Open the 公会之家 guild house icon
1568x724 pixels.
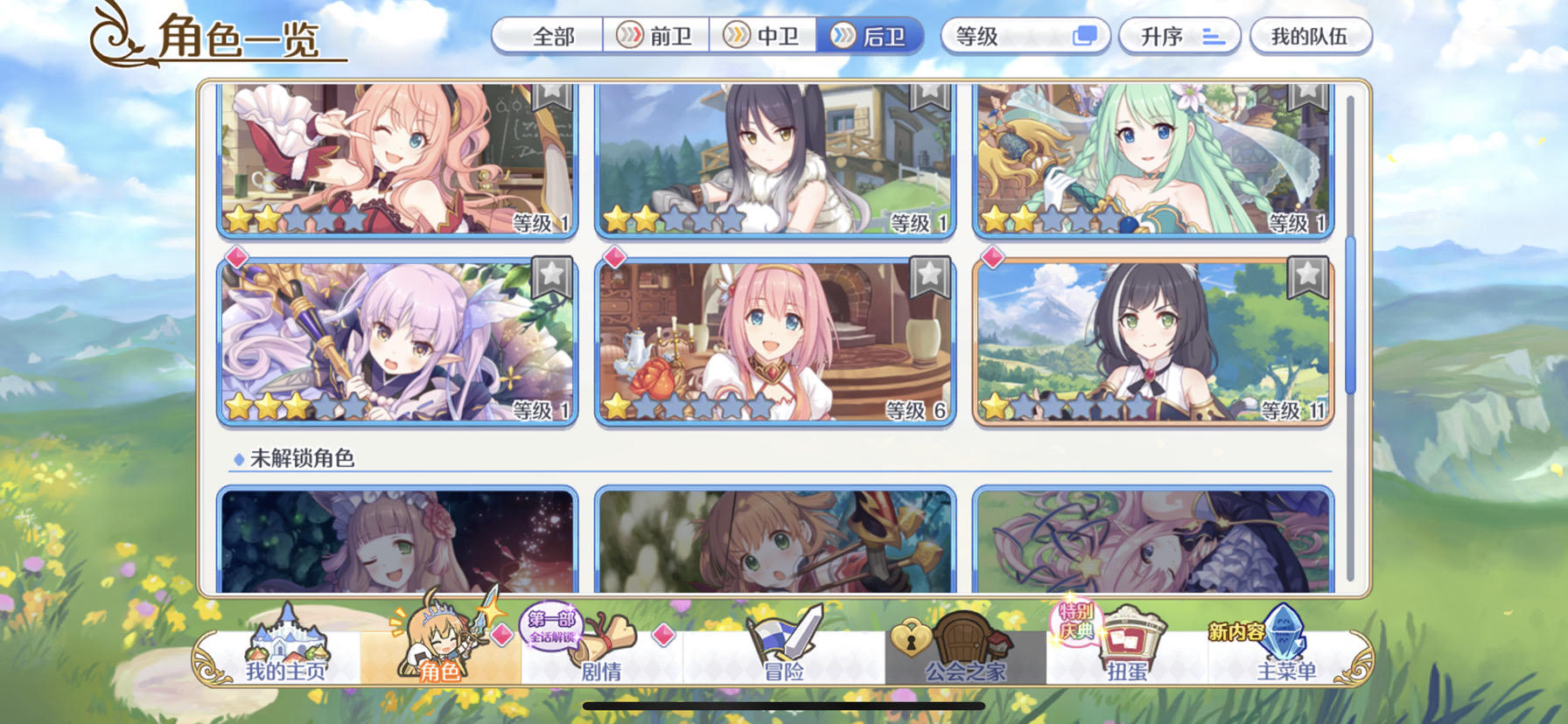pyautogui.click(x=962, y=656)
